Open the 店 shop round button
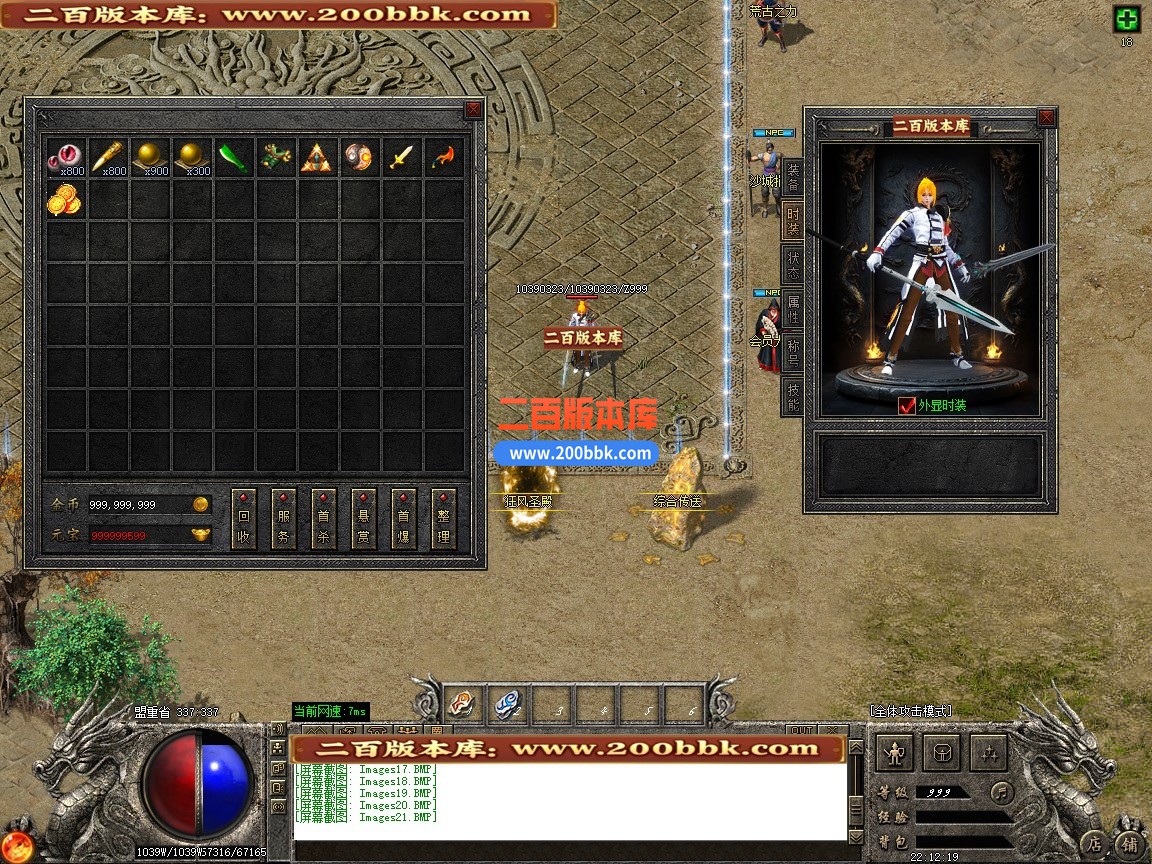Screen dimensions: 1152x864 (1096, 843)
